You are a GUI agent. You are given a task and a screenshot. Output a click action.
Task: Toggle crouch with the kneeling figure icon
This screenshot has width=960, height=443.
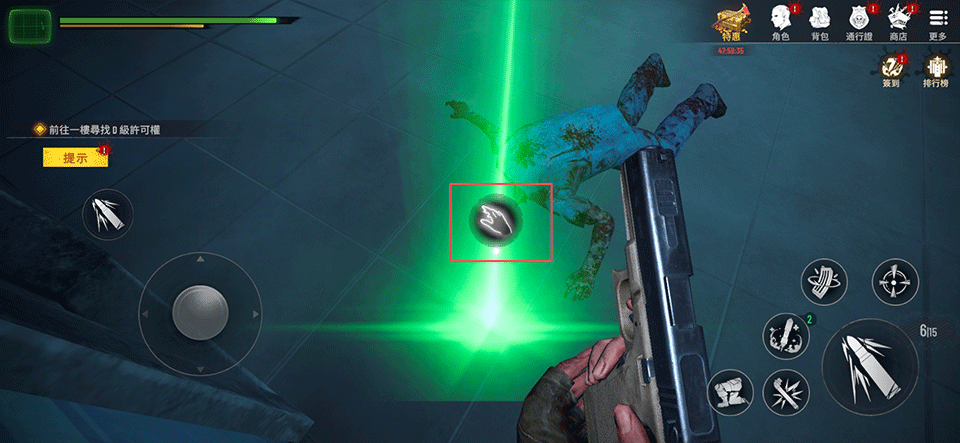730,391
